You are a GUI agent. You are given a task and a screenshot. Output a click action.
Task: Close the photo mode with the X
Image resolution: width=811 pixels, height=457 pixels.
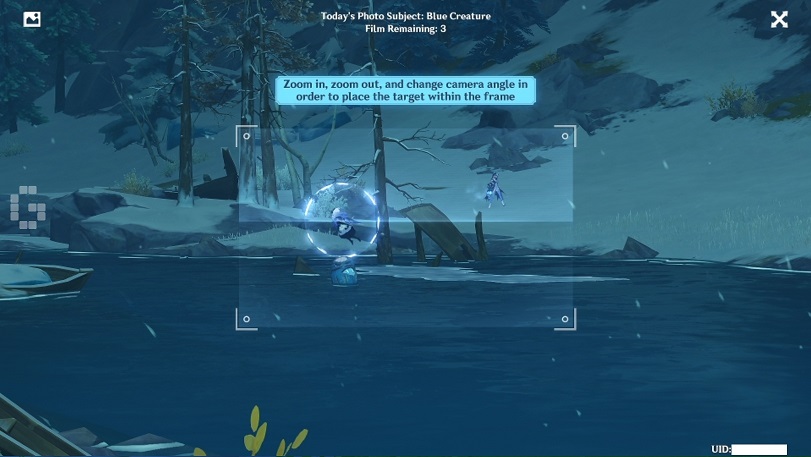(779, 19)
